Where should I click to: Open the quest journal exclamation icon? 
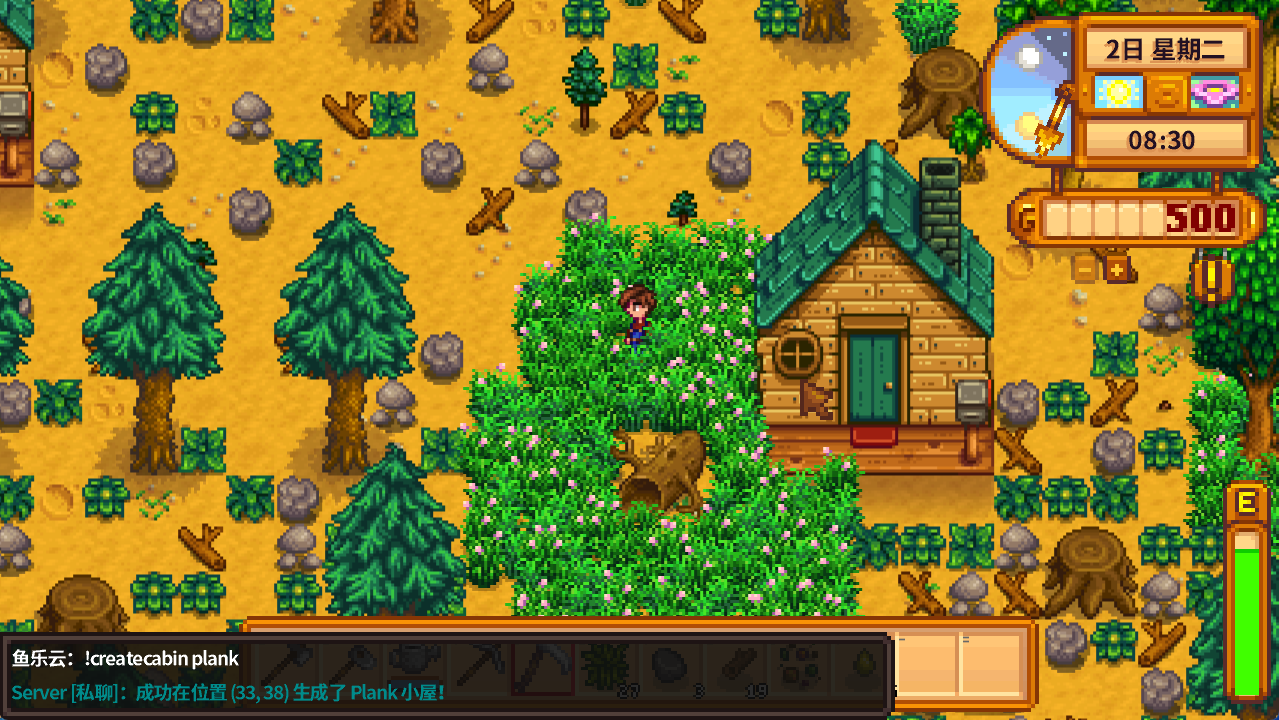tap(1210, 280)
